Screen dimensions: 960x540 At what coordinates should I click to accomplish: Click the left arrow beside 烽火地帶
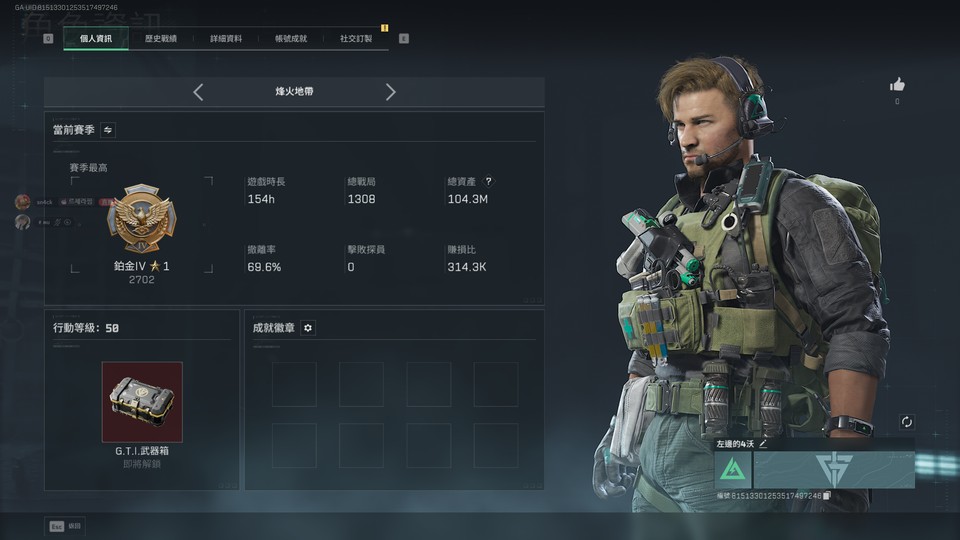click(198, 92)
